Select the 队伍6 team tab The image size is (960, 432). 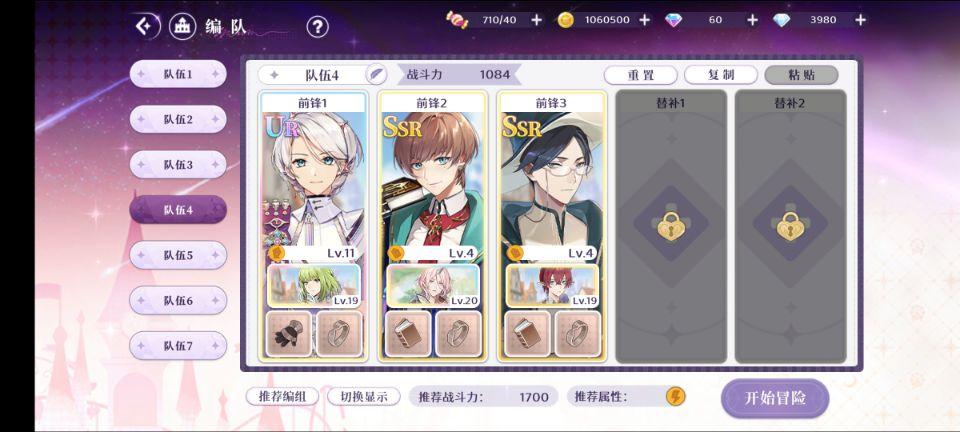point(178,300)
